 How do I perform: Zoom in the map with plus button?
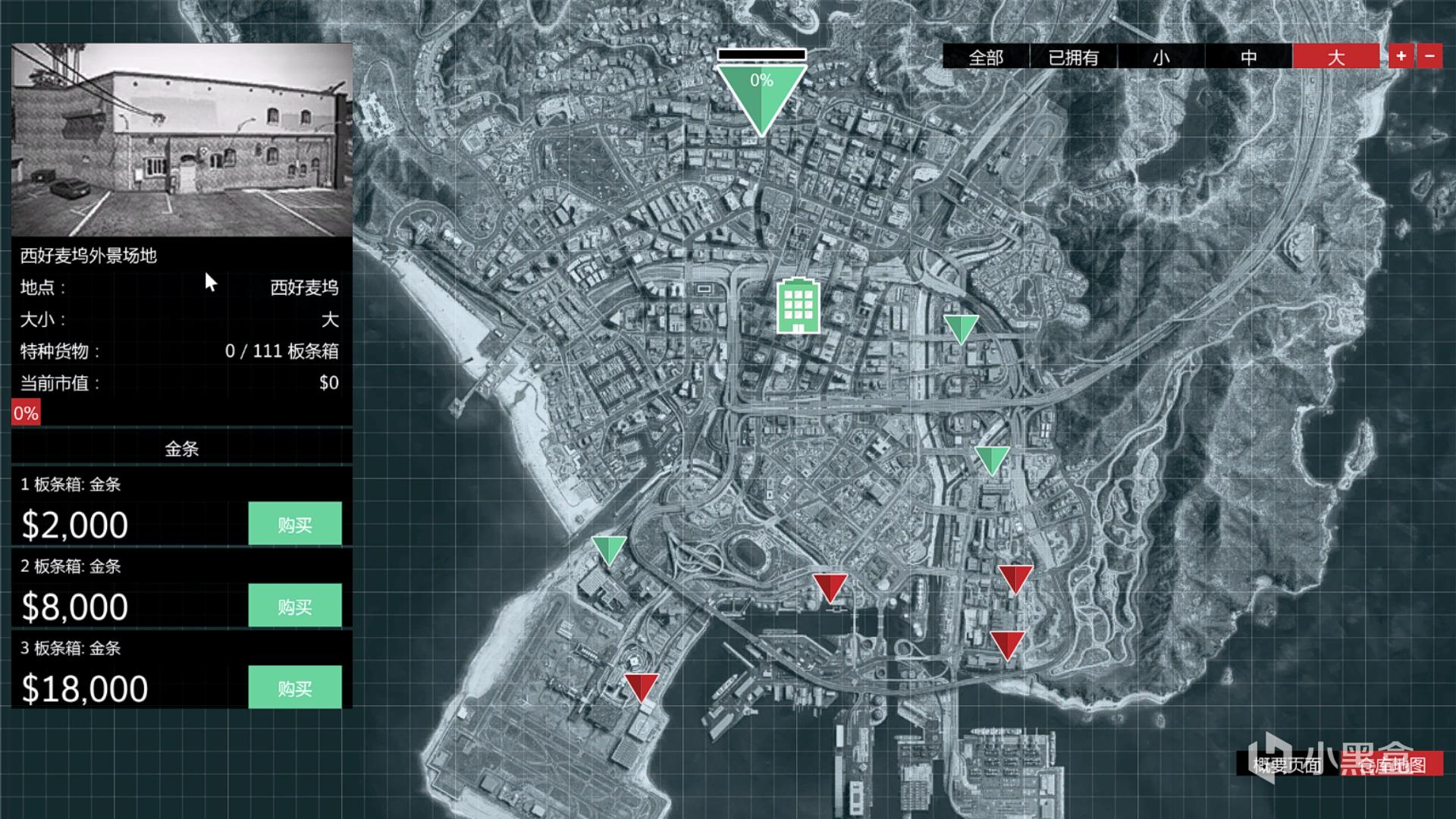coord(1401,56)
